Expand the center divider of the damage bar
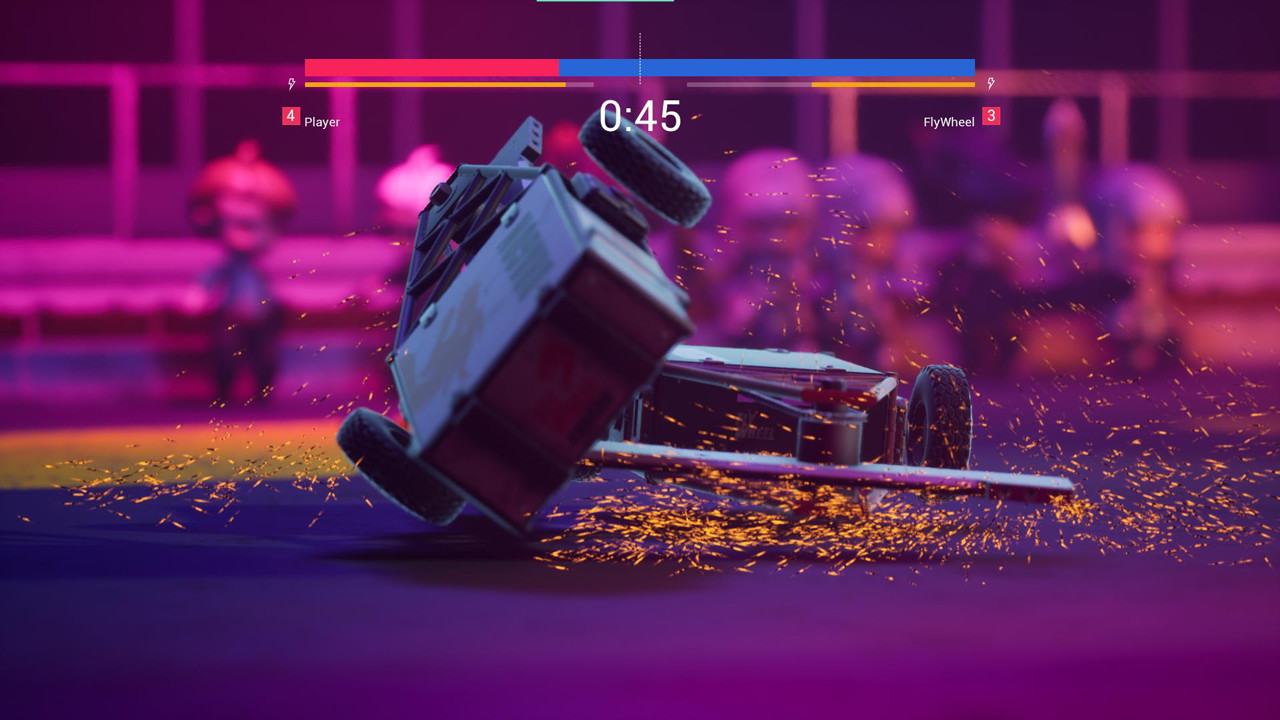Screen dimensions: 1280x720 pos(640,67)
